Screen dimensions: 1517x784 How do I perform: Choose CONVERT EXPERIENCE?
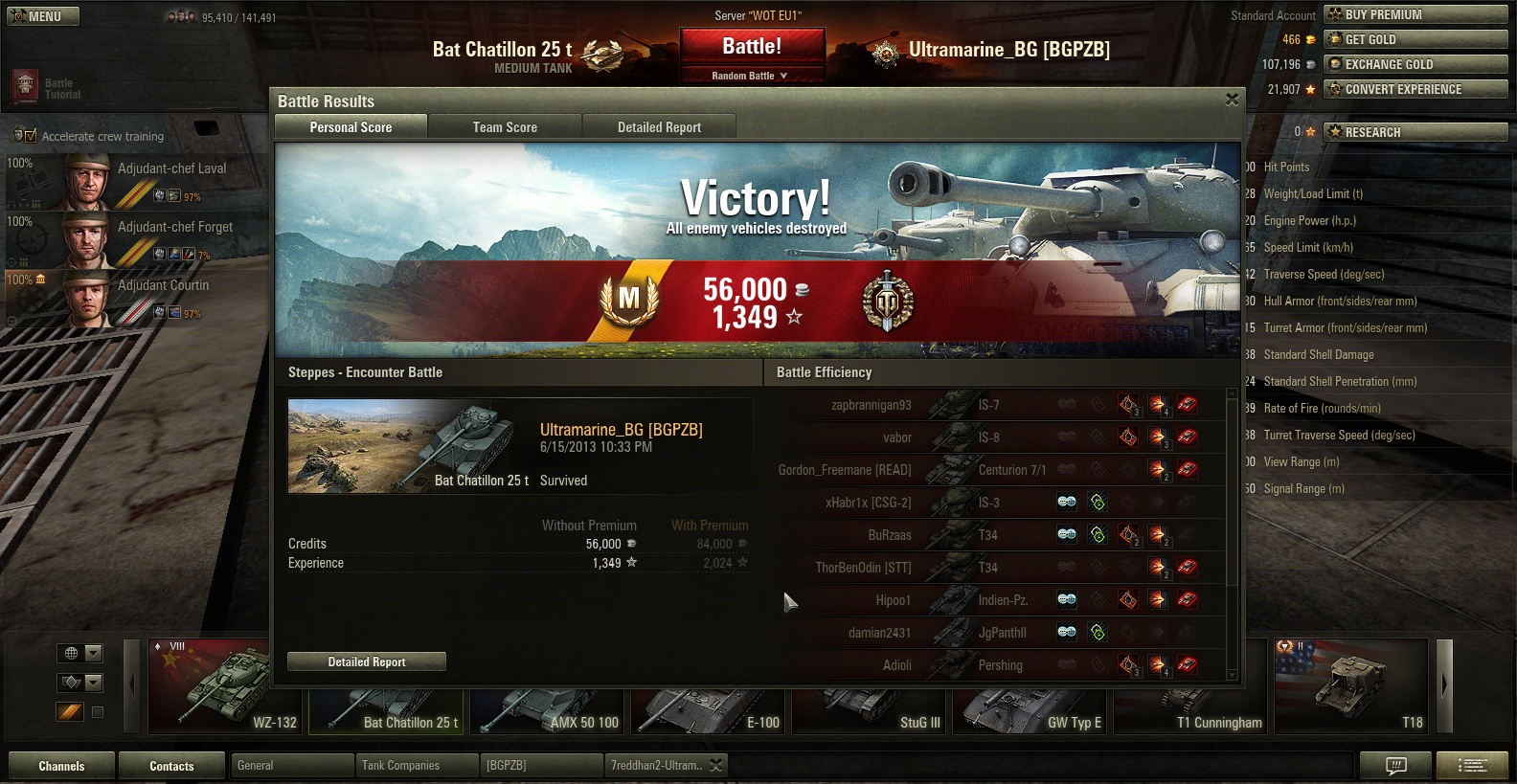click(x=1415, y=89)
